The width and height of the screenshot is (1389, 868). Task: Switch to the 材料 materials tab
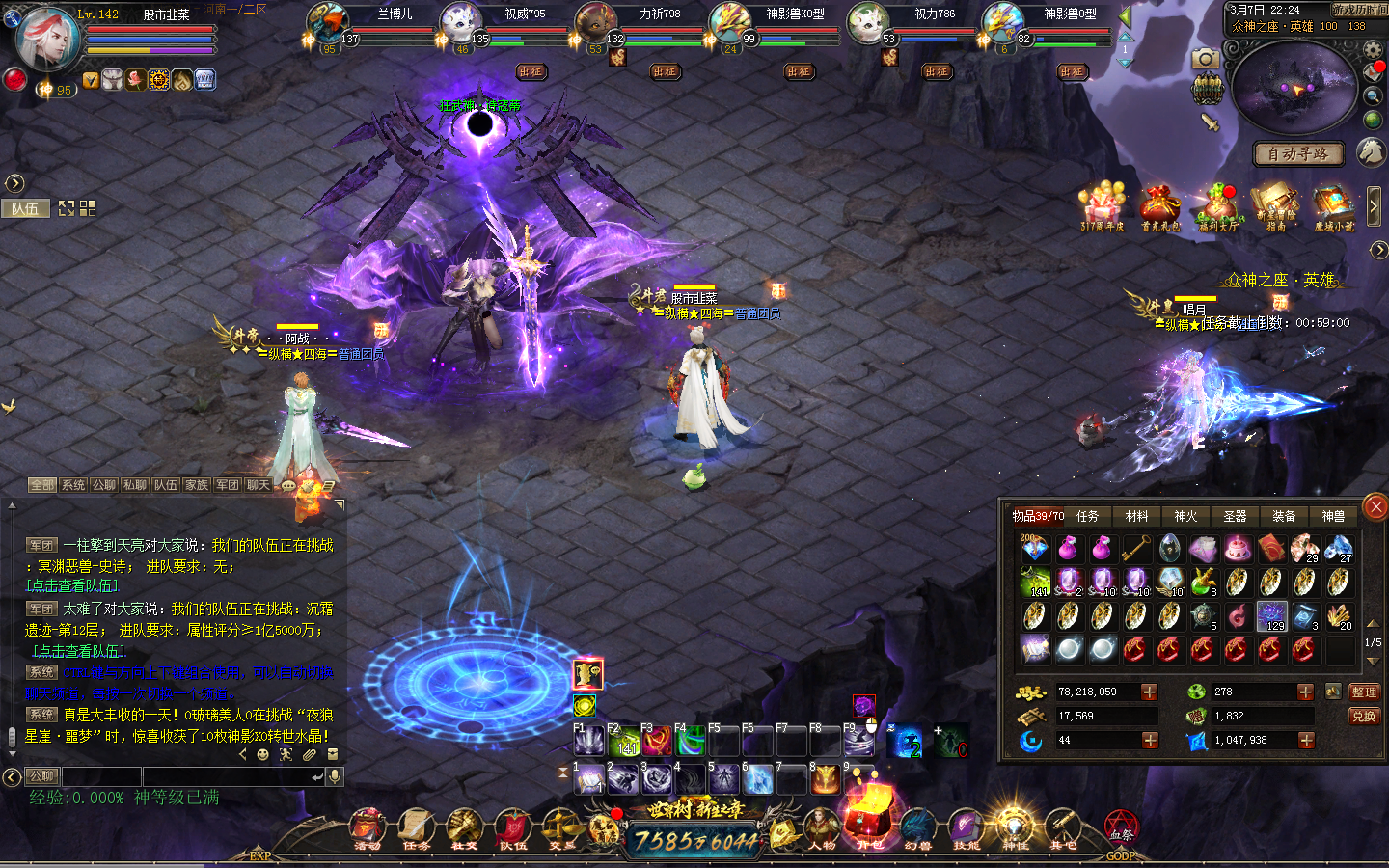click(x=1137, y=517)
